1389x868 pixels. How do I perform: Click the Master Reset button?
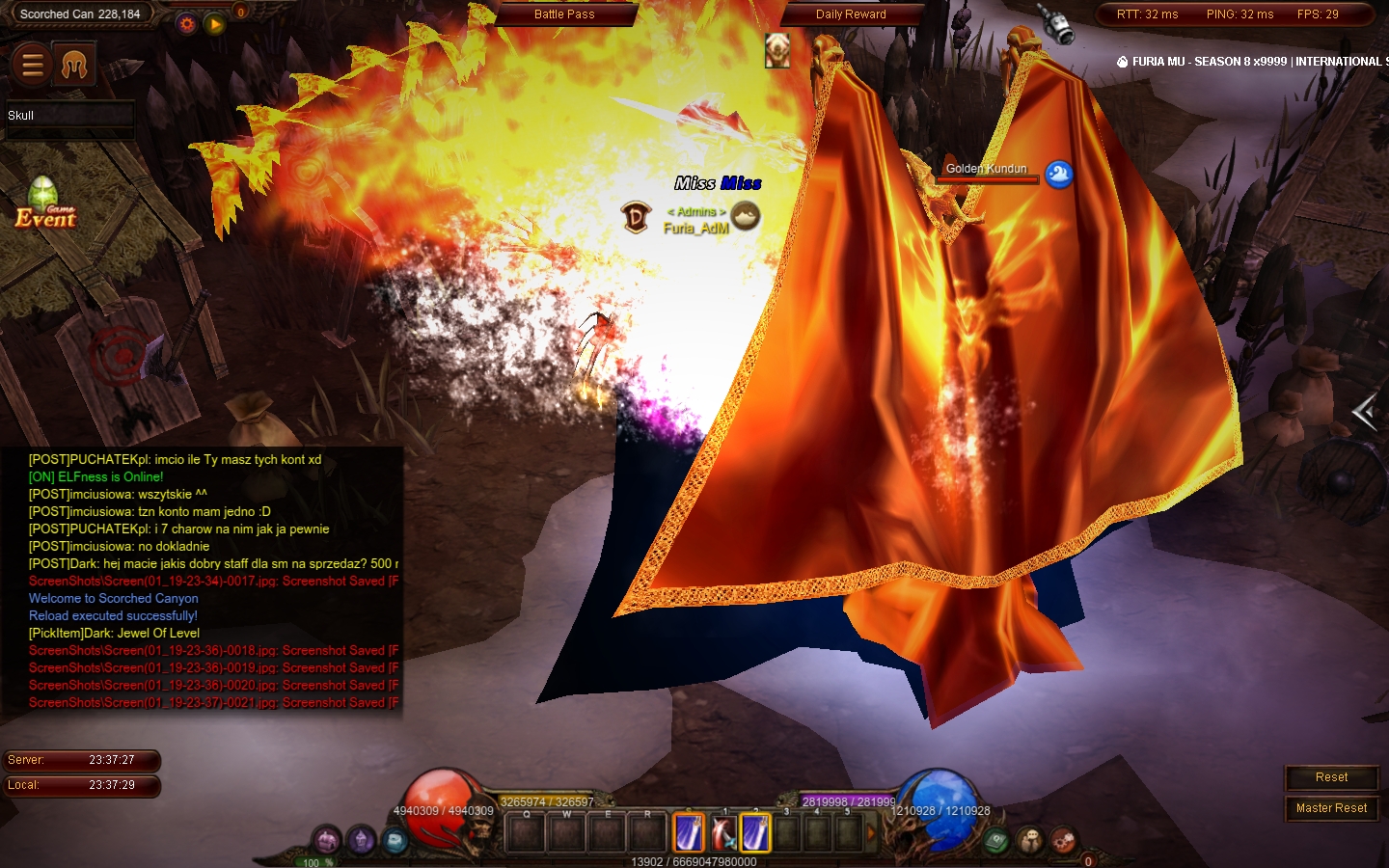pos(1331,808)
